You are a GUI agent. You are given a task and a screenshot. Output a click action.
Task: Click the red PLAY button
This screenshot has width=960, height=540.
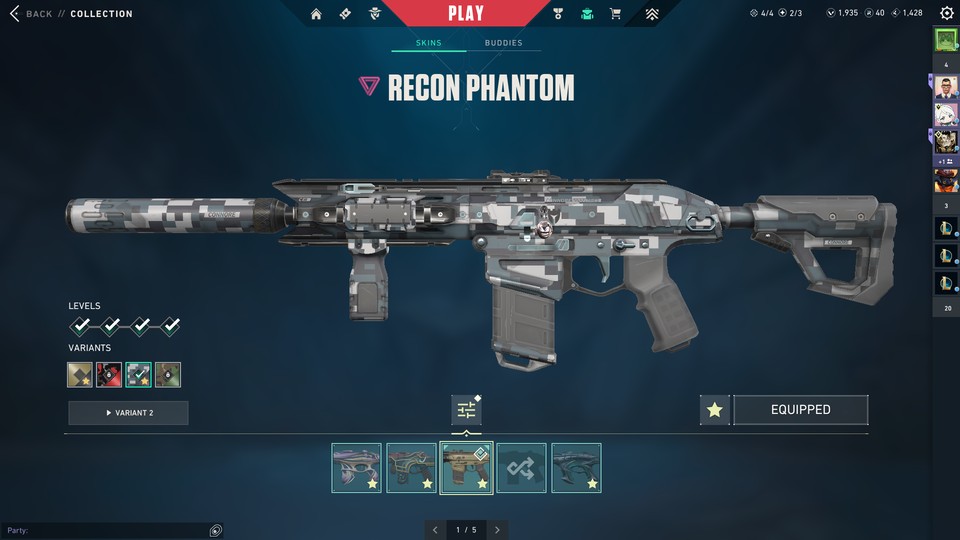pyautogui.click(x=466, y=13)
